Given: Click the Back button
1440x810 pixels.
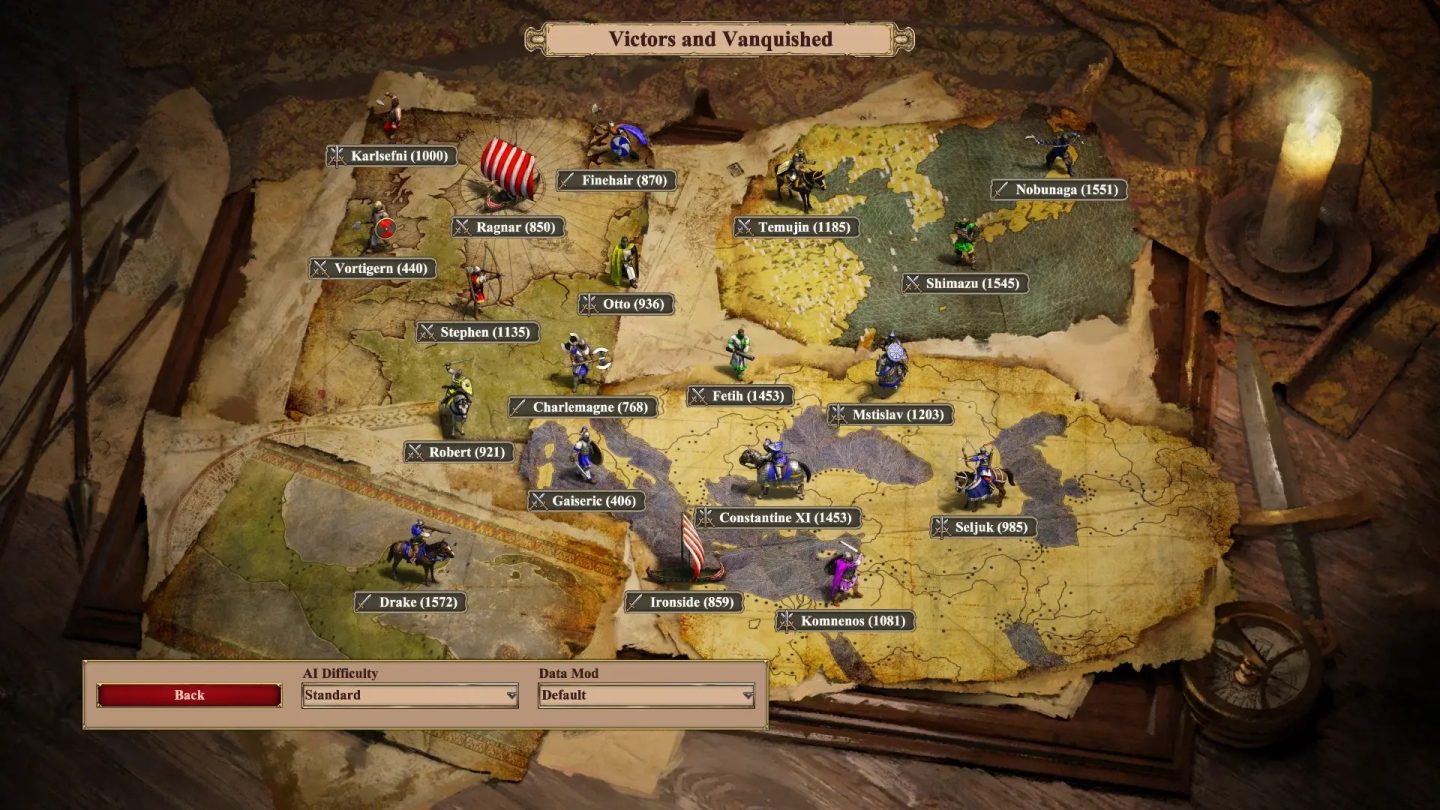Looking at the screenshot, I should tap(189, 694).
